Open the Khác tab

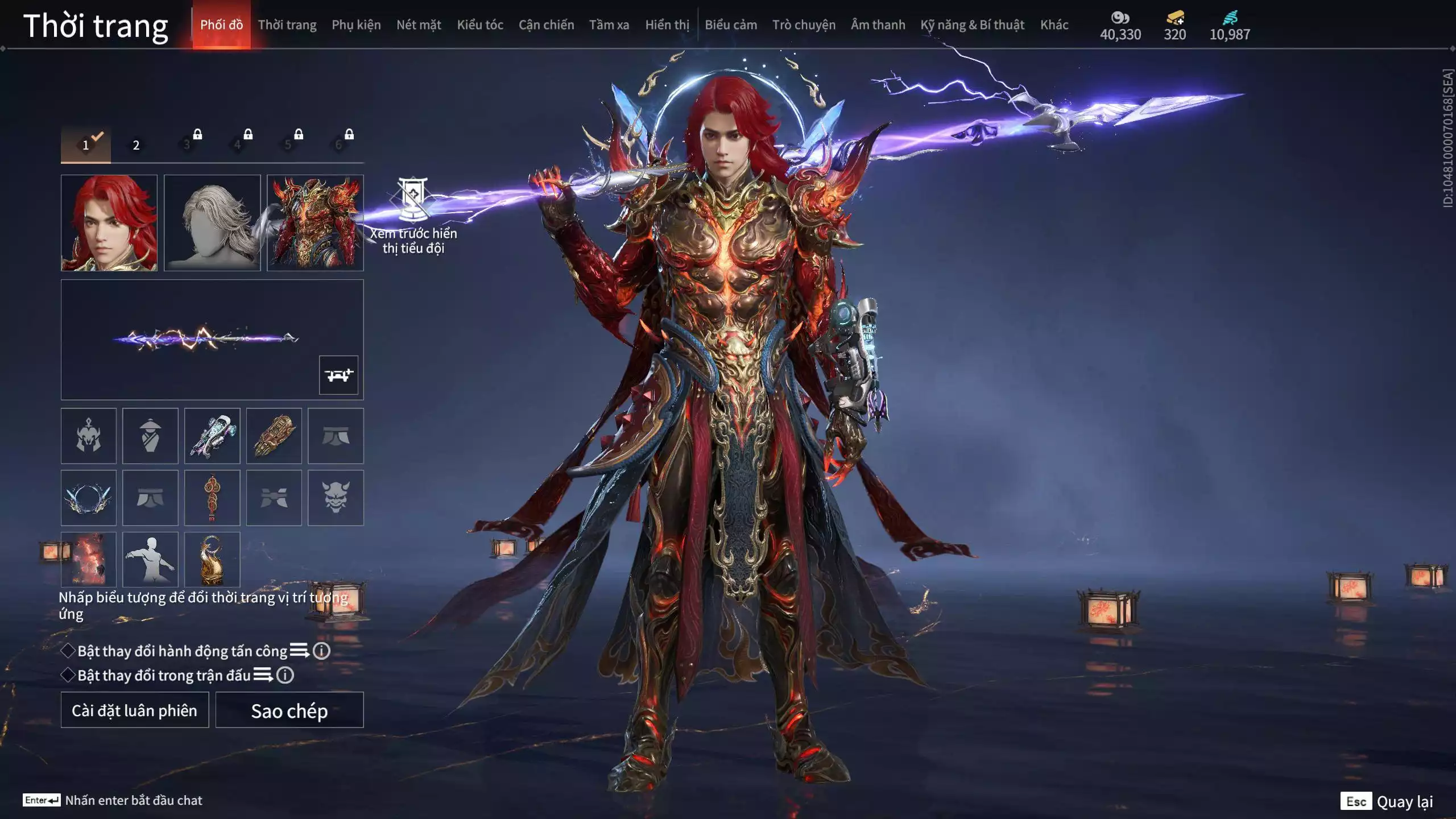coord(1054,25)
